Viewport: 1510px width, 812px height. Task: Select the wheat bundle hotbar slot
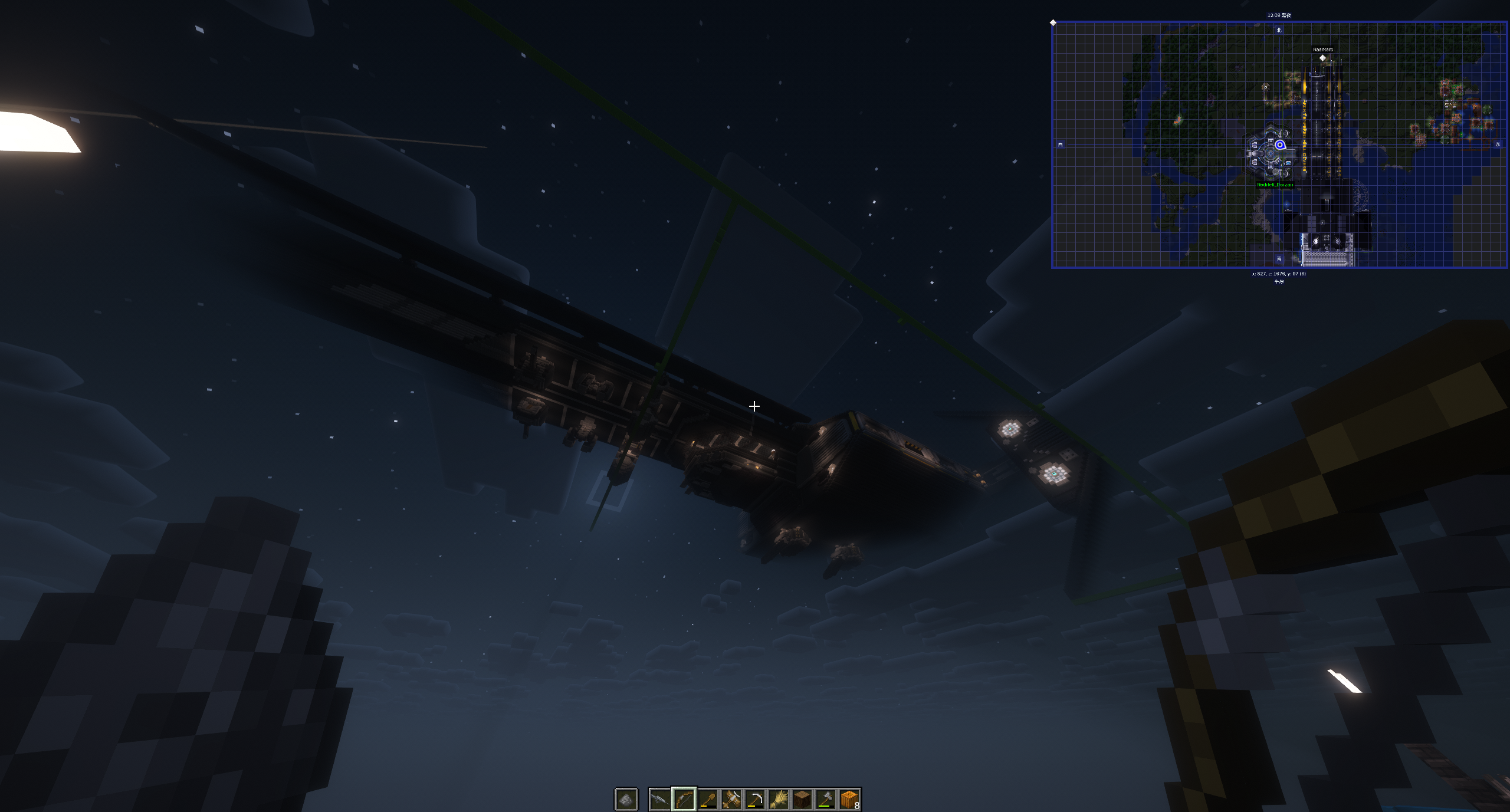(778, 800)
